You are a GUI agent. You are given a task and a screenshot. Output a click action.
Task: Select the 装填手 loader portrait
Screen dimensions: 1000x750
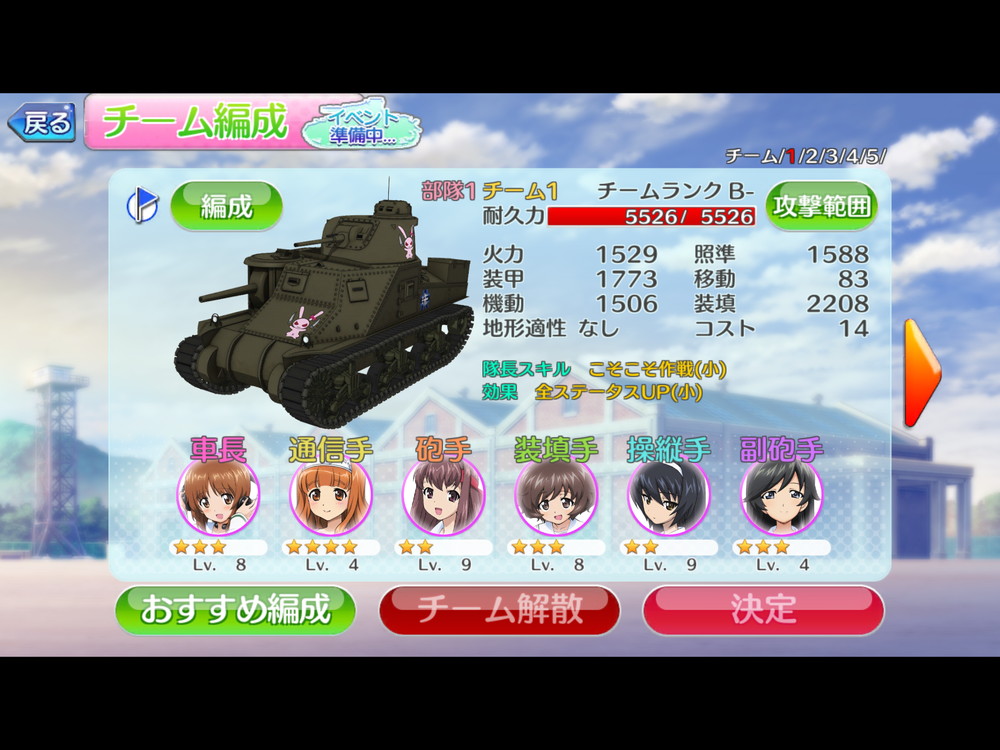point(556,497)
